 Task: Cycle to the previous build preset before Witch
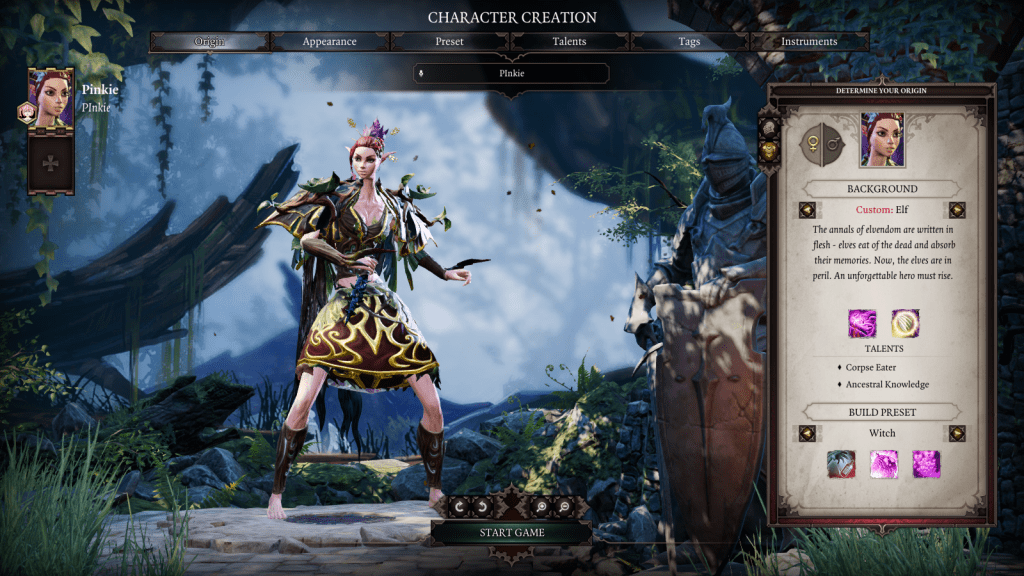tap(807, 433)
